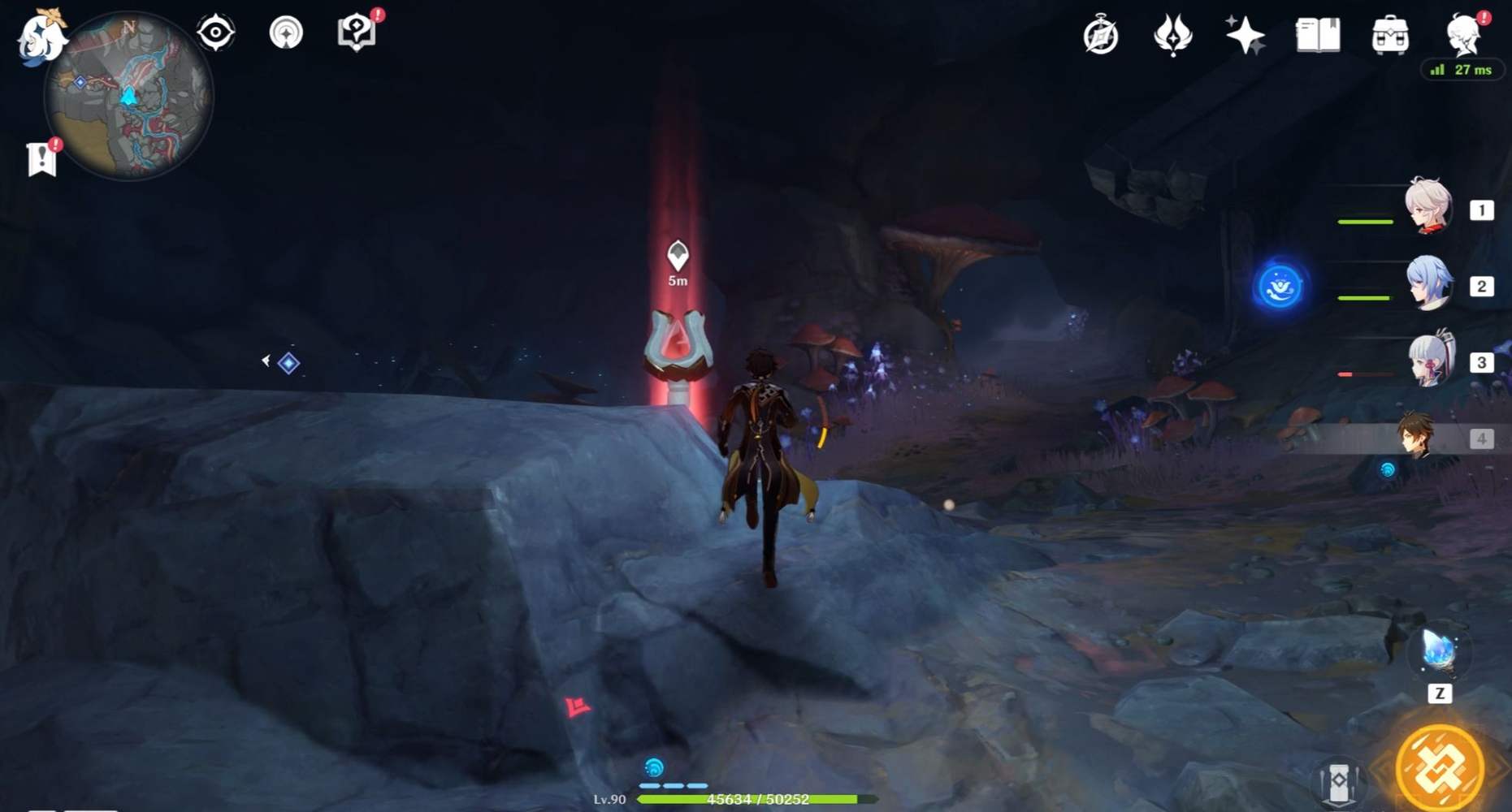Switch to the character in slot 2
The height and width of the screenshot is (812, 1512).
click(1432, 286)
